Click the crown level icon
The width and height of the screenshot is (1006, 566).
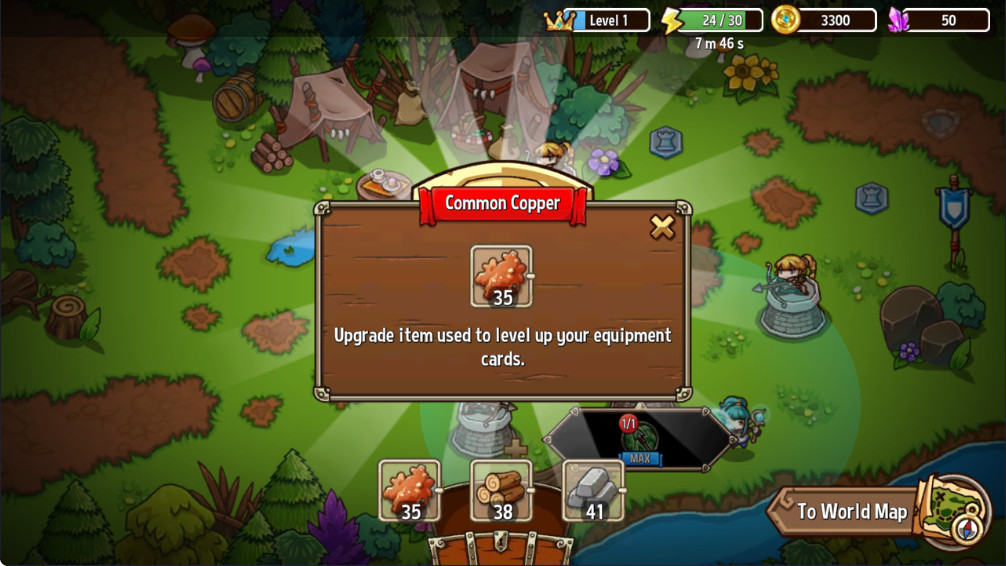click(x=559, y=20)
